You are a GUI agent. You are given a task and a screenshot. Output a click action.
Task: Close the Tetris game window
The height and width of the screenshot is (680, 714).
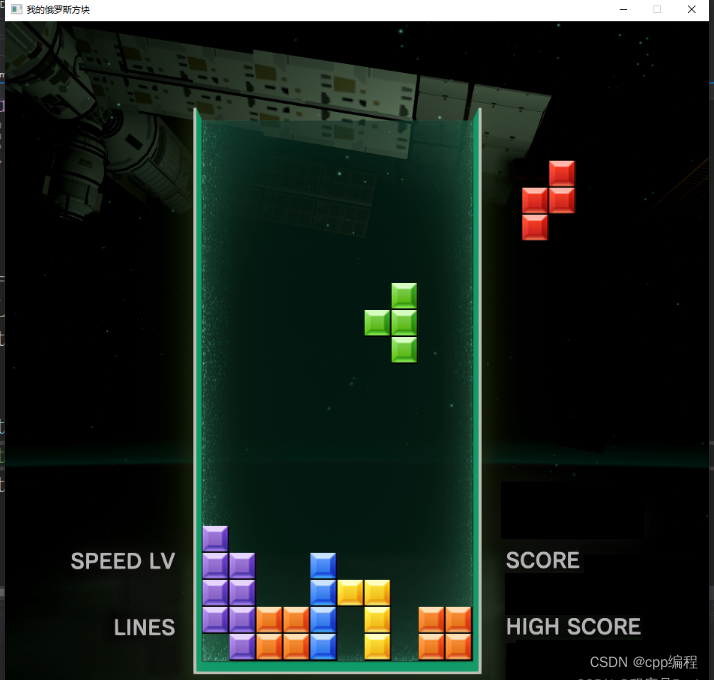[x=691, y=9]
